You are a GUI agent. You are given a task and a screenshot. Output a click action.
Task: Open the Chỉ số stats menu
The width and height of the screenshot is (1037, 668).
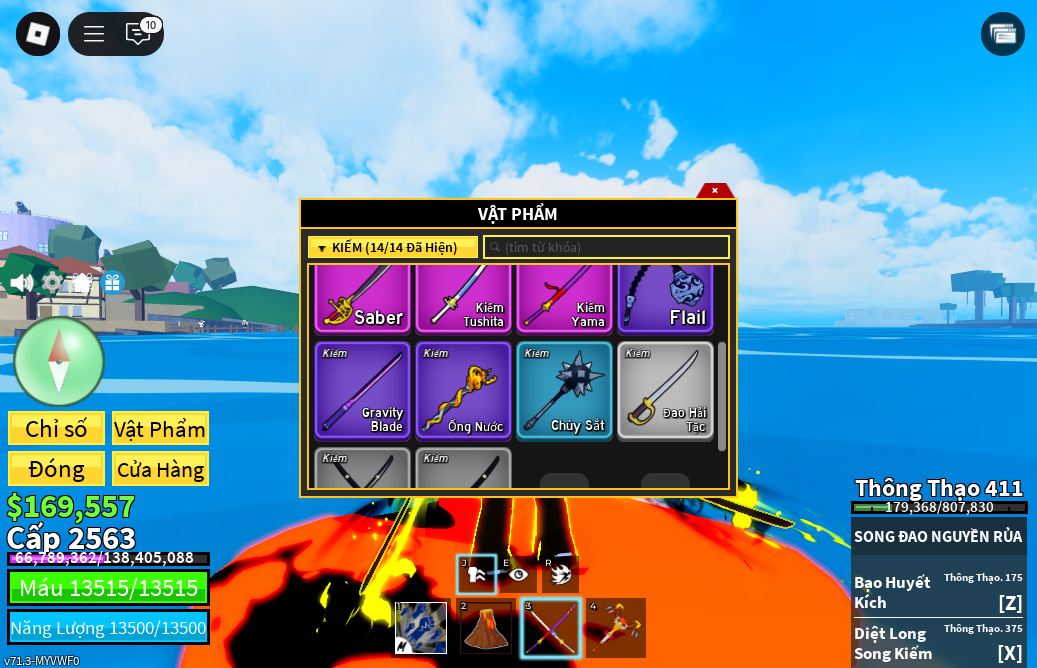(x=56, y=429)
